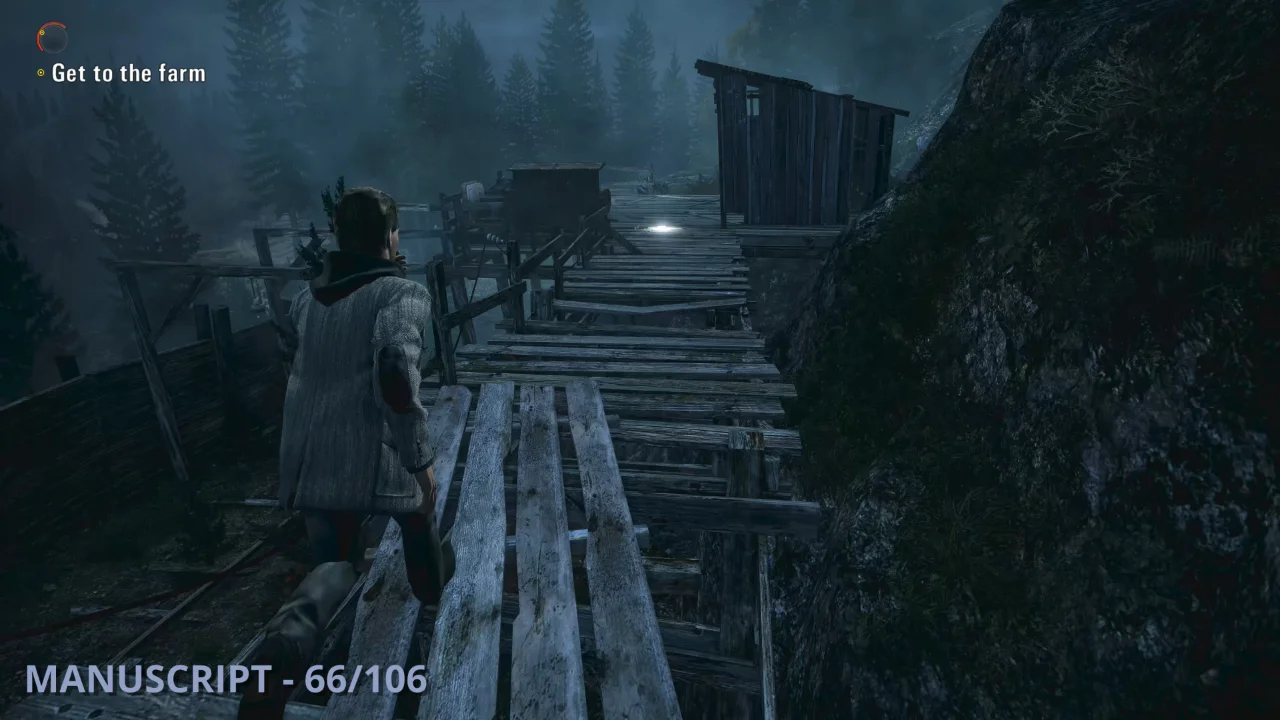Toggle the objective tracker 'Get to the farm'

(128, 72)
